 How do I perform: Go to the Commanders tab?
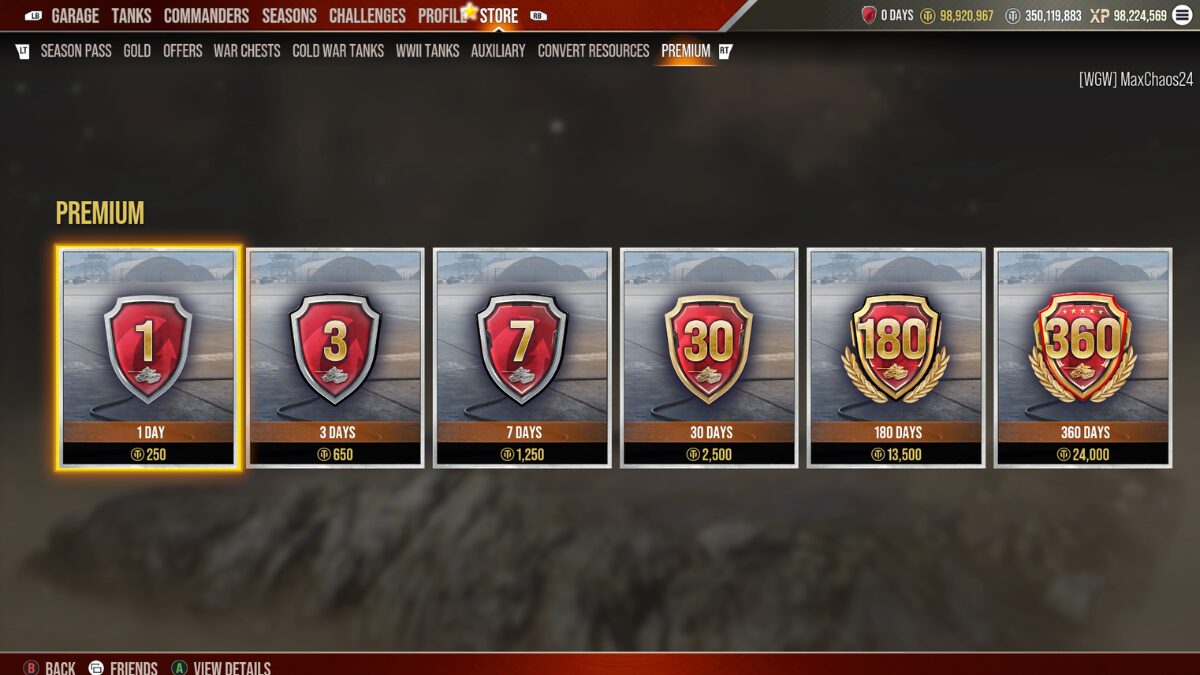point(206,16)
